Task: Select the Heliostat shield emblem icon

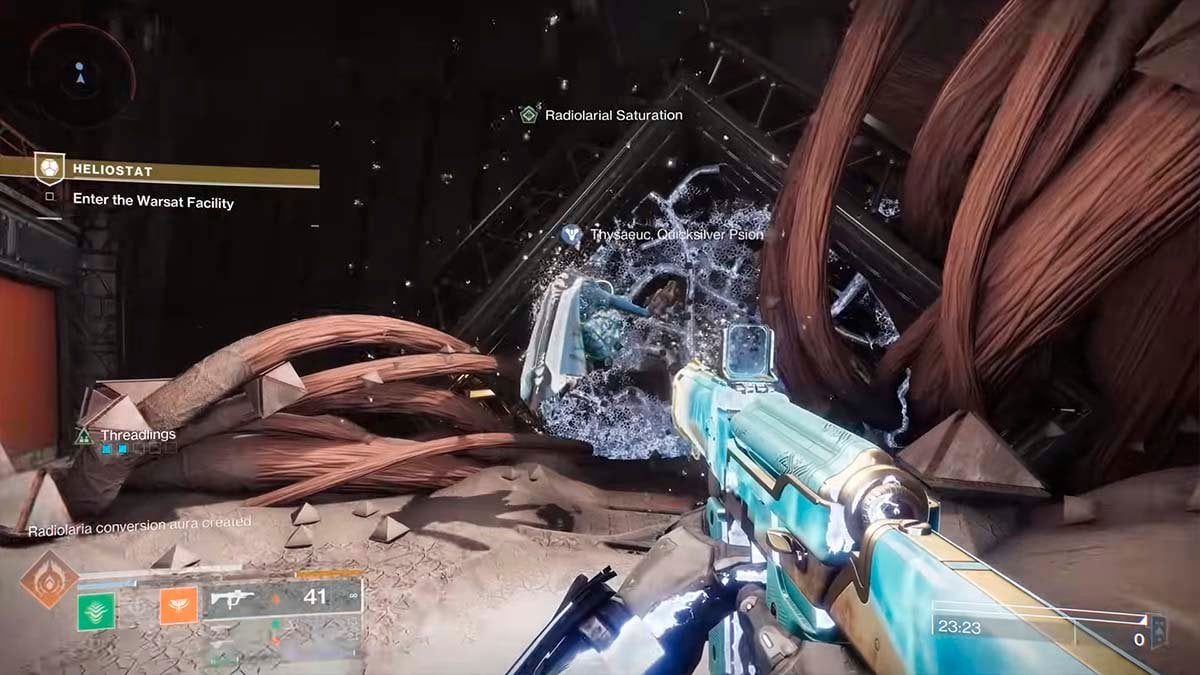Action: [x=49, y=169]
